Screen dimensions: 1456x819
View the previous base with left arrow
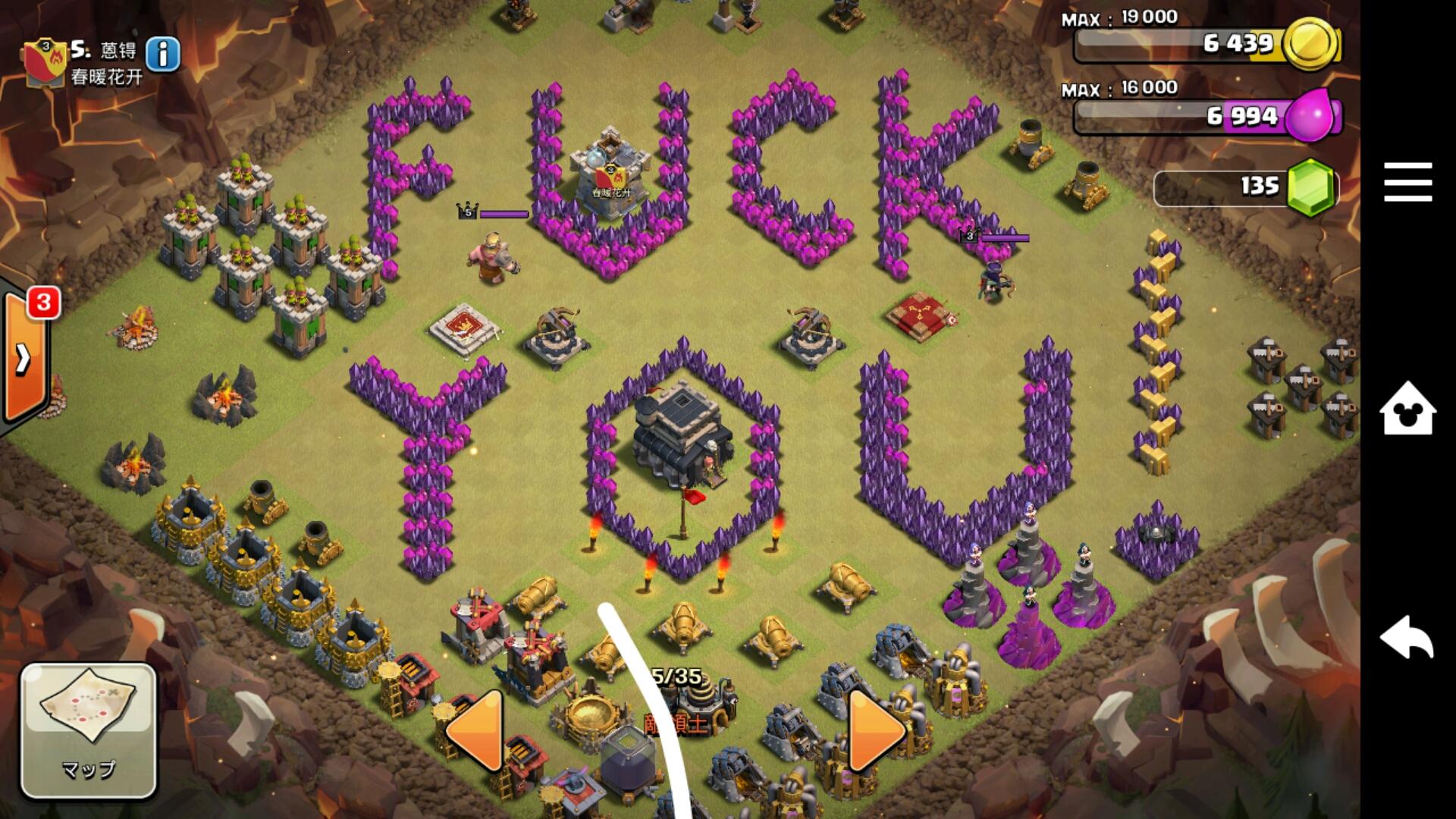pos(477,731)
